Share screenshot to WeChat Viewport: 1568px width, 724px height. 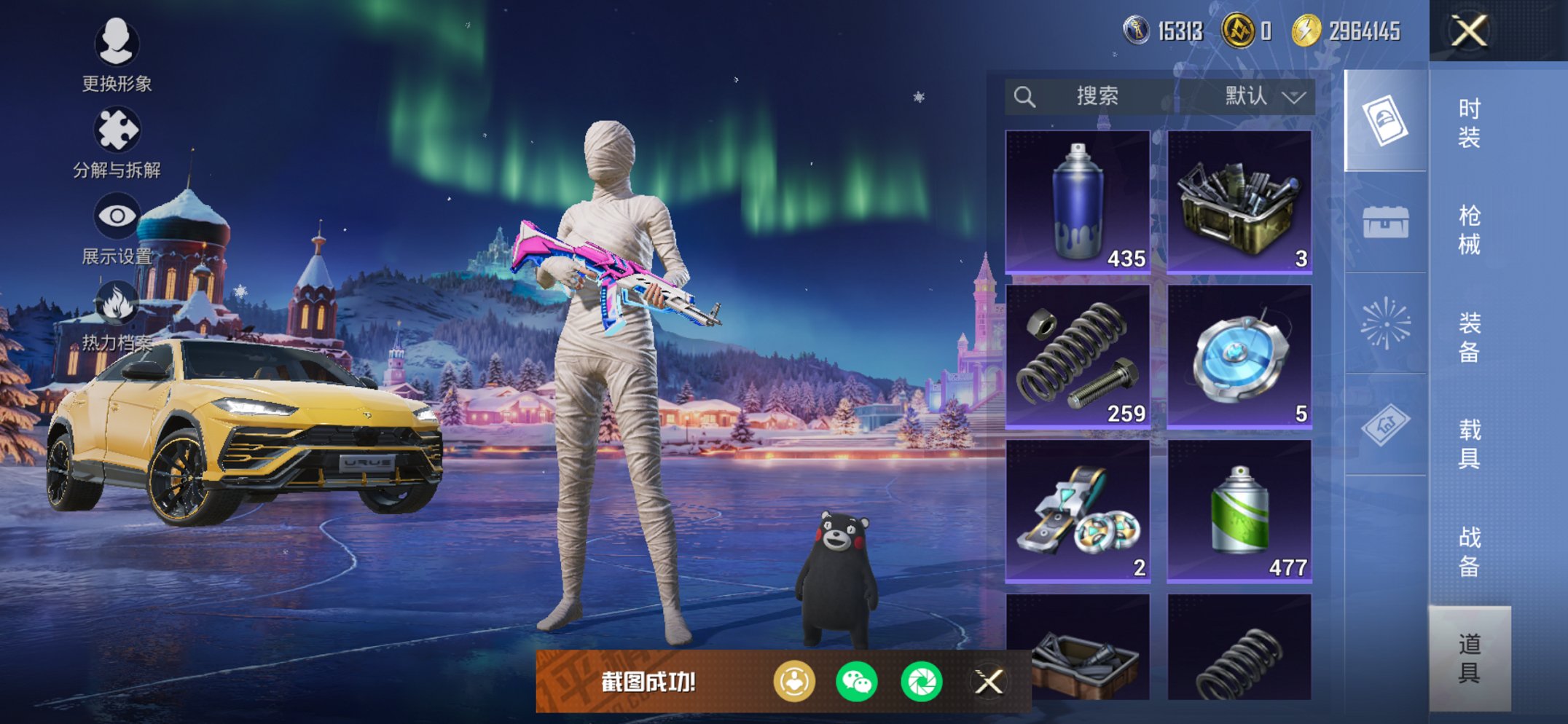click(x=857, y=682)
